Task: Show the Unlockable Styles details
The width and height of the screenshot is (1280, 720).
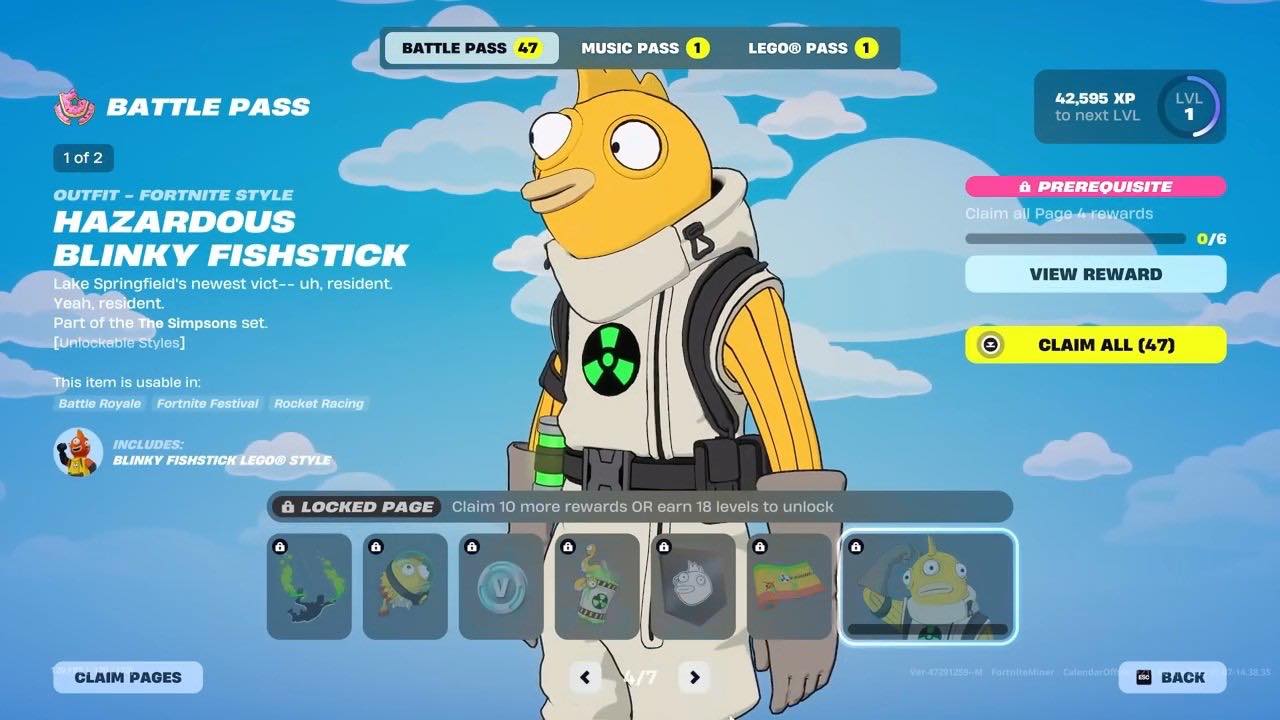Action: 119,343
